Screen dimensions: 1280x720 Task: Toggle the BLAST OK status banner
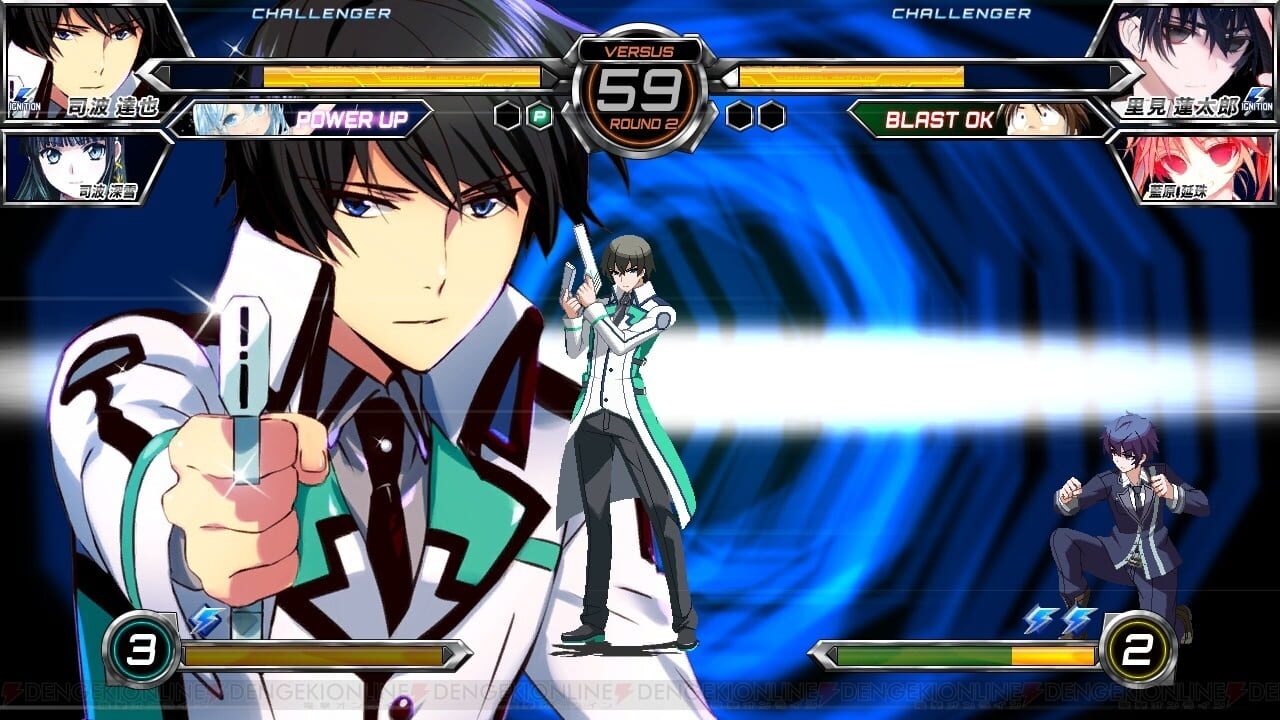(x=938, y=120)
